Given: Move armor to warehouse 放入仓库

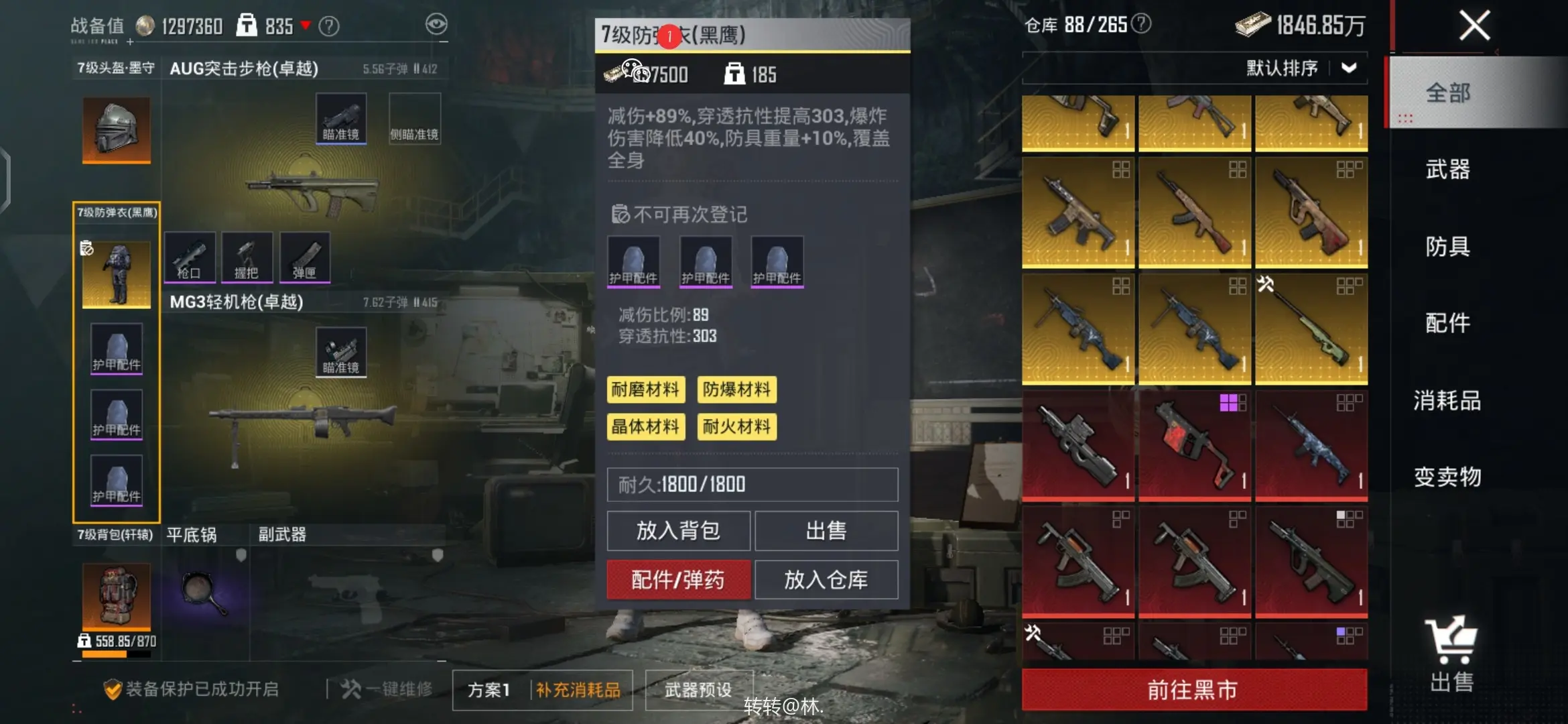Looking at the screenshot, I should (x=826, y=580).
